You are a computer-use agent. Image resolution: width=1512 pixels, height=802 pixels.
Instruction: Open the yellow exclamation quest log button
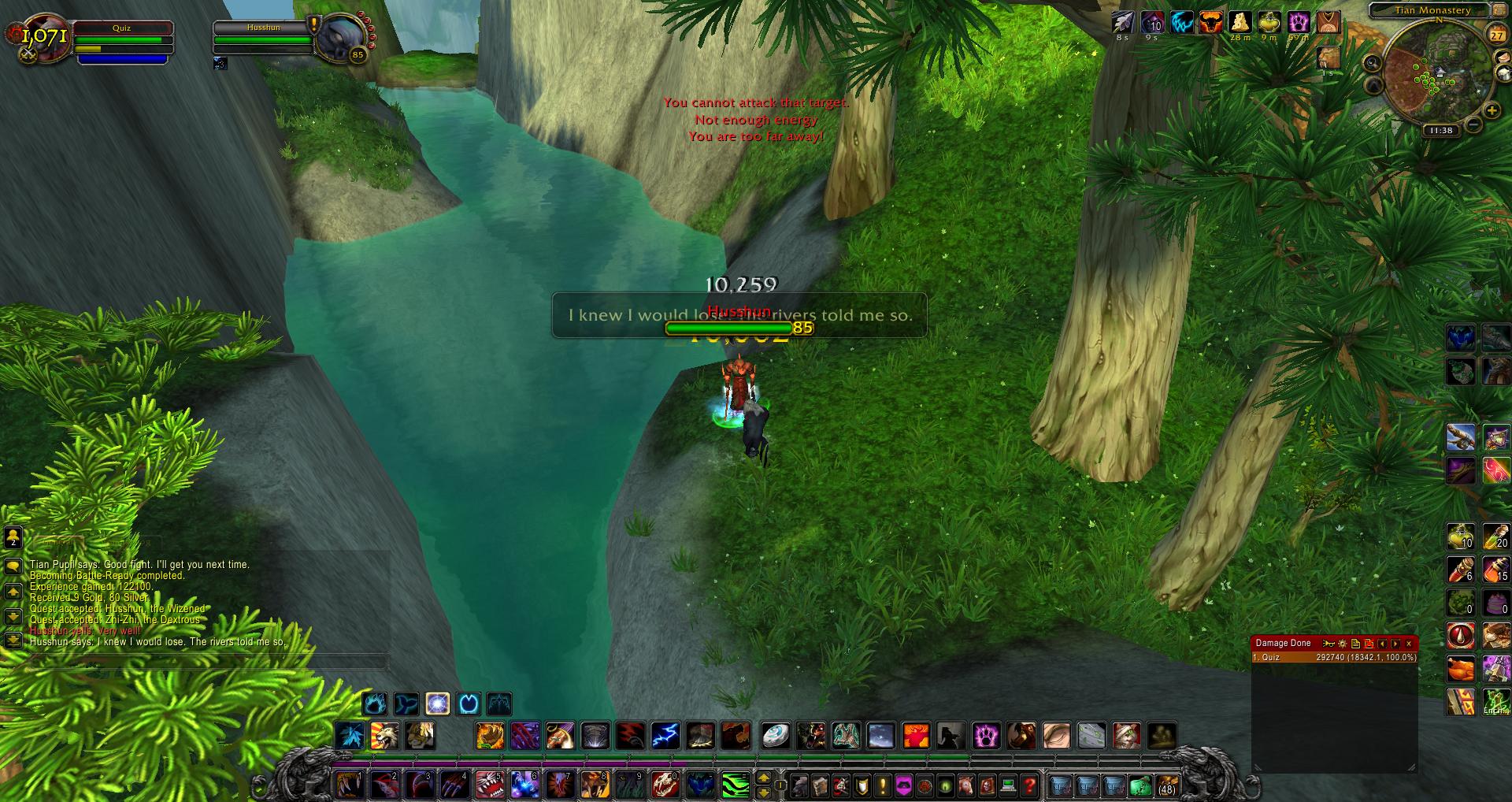[x=883, y=785]
